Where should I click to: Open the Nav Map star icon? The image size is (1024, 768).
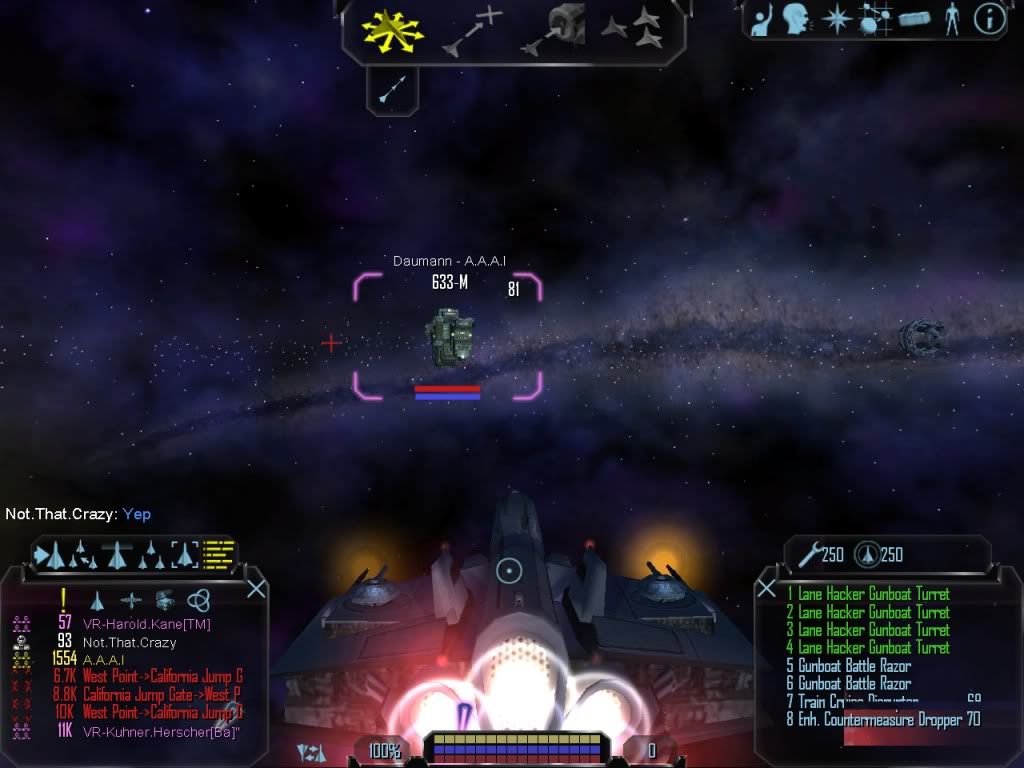click(835, 20)
